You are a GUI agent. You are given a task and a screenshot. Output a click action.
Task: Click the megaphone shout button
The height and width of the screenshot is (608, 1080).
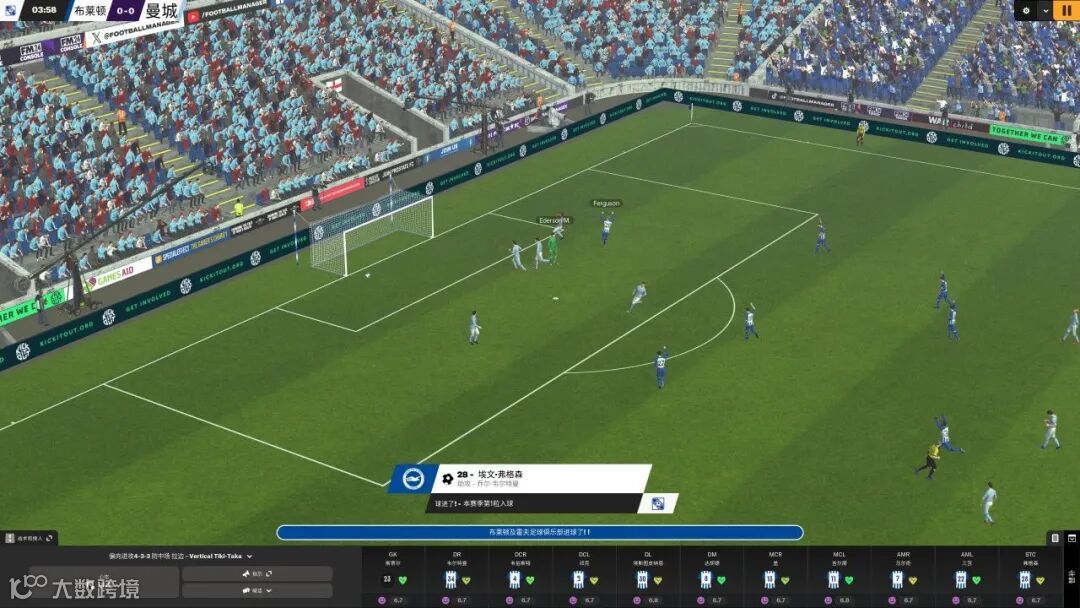(257, 574)
